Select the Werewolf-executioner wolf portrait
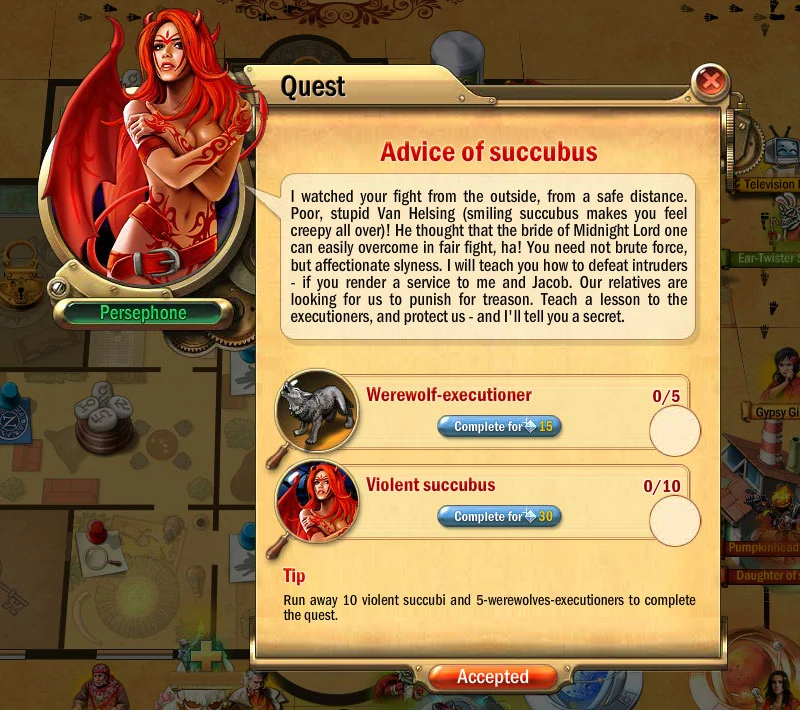Viewport: 800px width, 710px height. tap(318, 410)
